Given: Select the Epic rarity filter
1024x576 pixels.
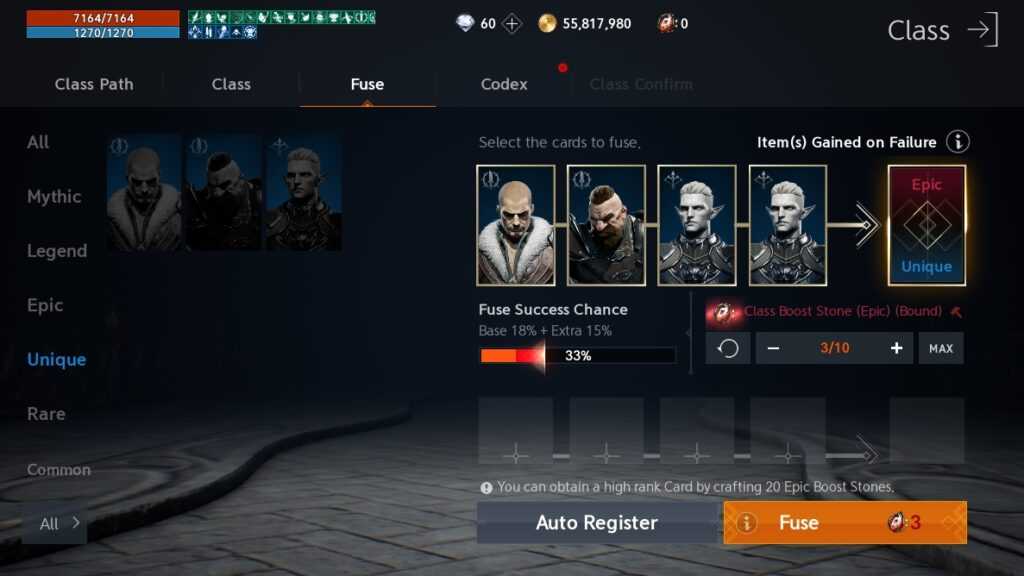Looking at the screenshot, I should [x=45, y=305].
